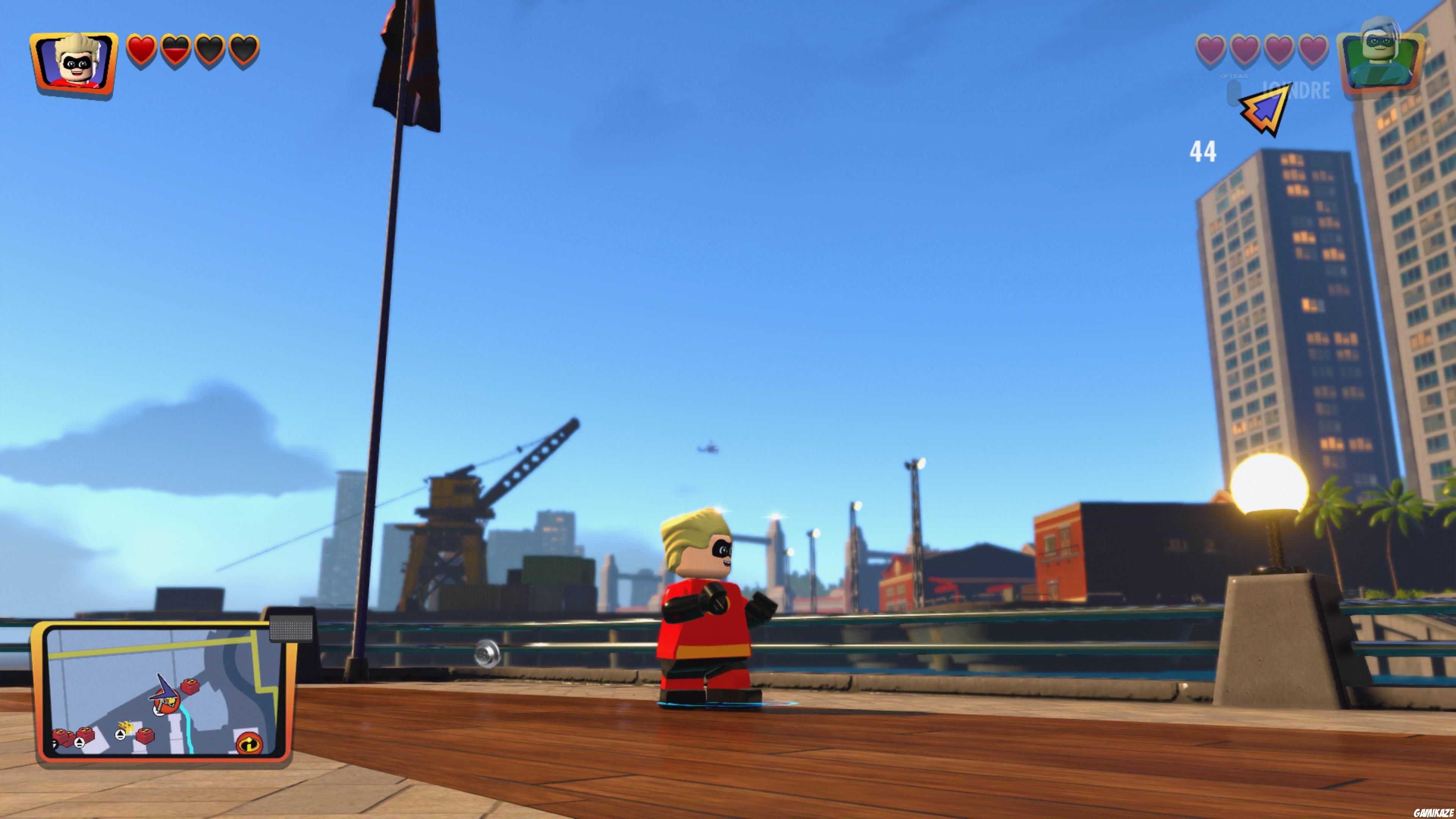Select the OPTIONS menu label

pyautogui.click(x=1235, y=76)
